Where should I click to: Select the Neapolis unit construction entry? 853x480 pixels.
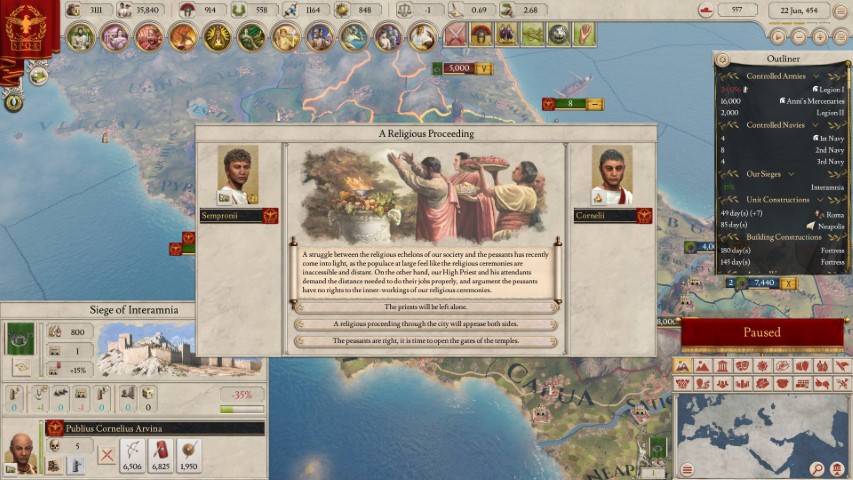coord(830,226)
